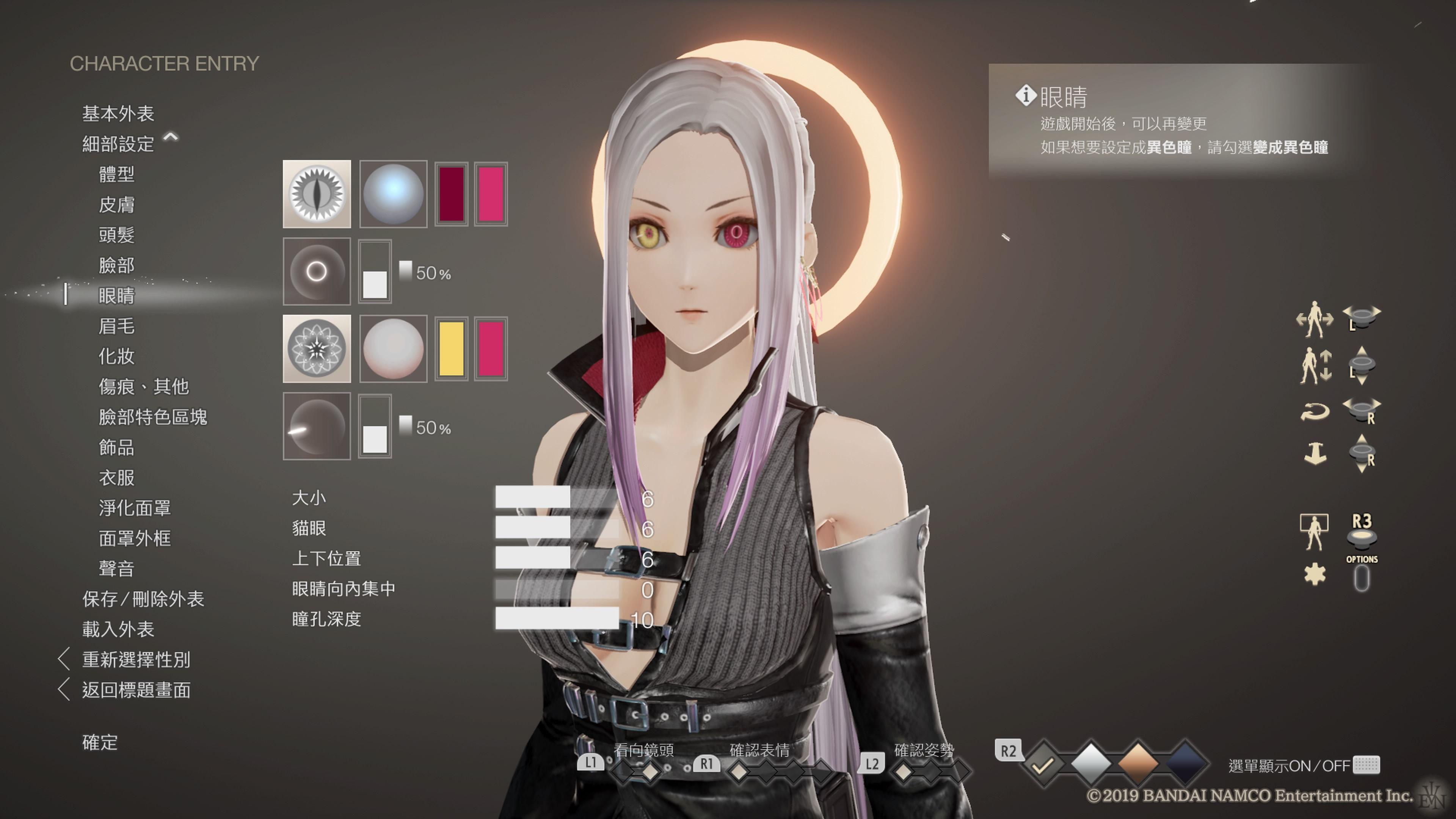This screenshot has width=1456, height=819.
Task: Open the 化妝 makeup settings
Action: [x=116, y=356]
